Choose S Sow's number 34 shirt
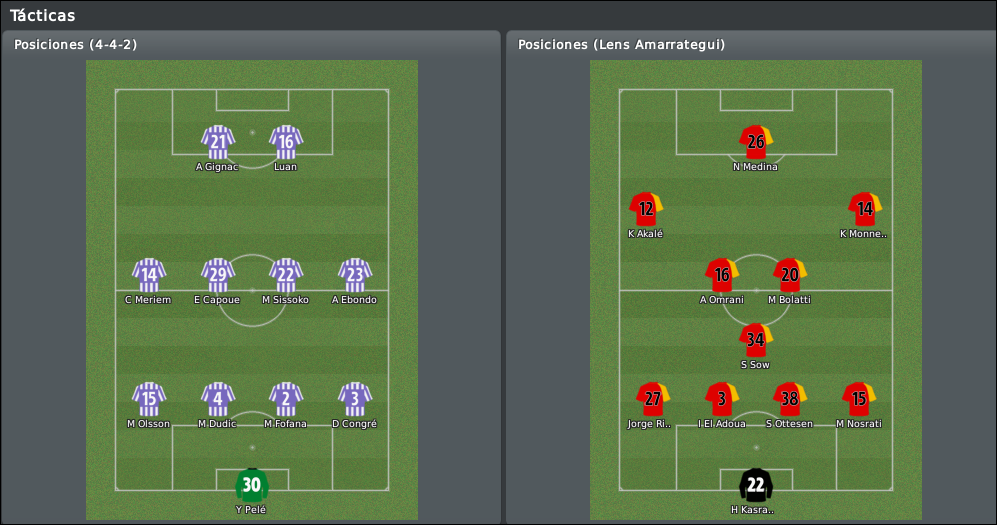This screenshot has height=525, width=997. 755,340
